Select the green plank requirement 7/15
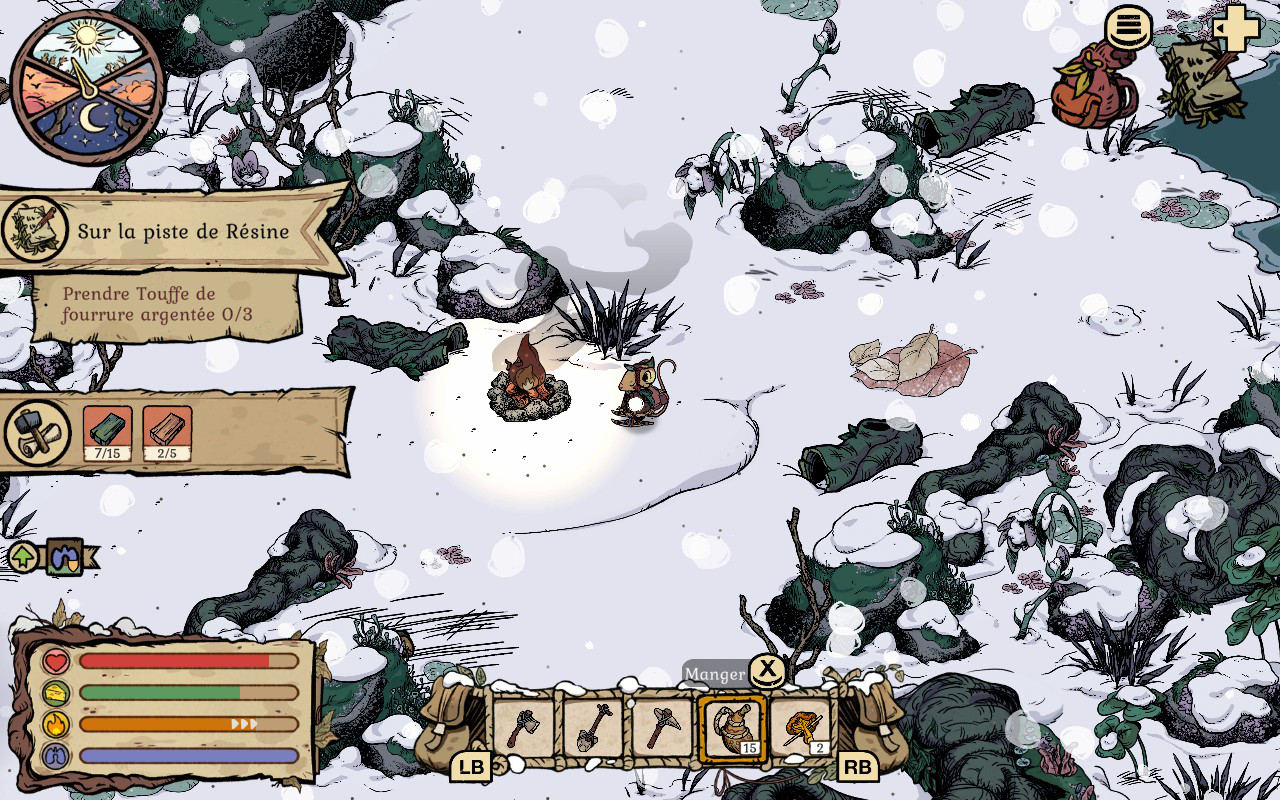Image resolution: width=1280 pixels, height=800 pixels. coord(107,433)
